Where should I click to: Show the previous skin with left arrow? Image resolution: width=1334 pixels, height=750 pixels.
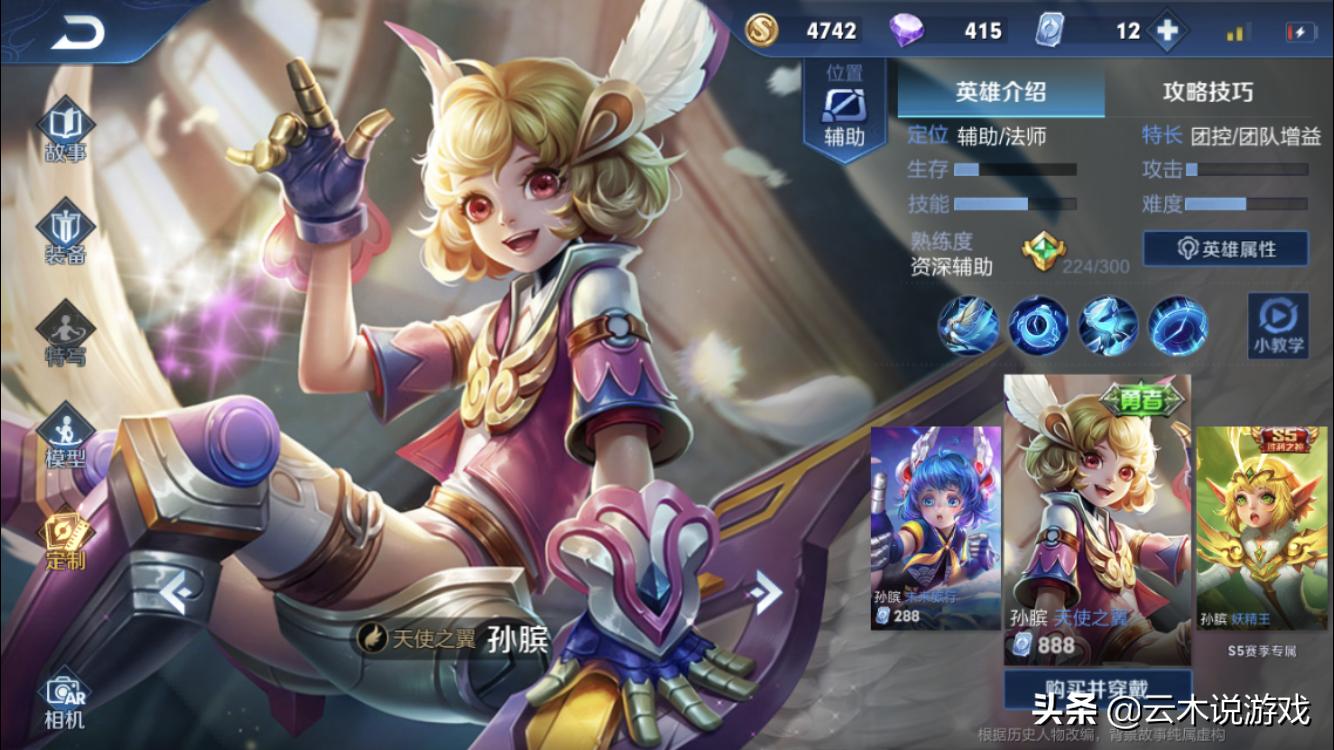pos(179,595)
